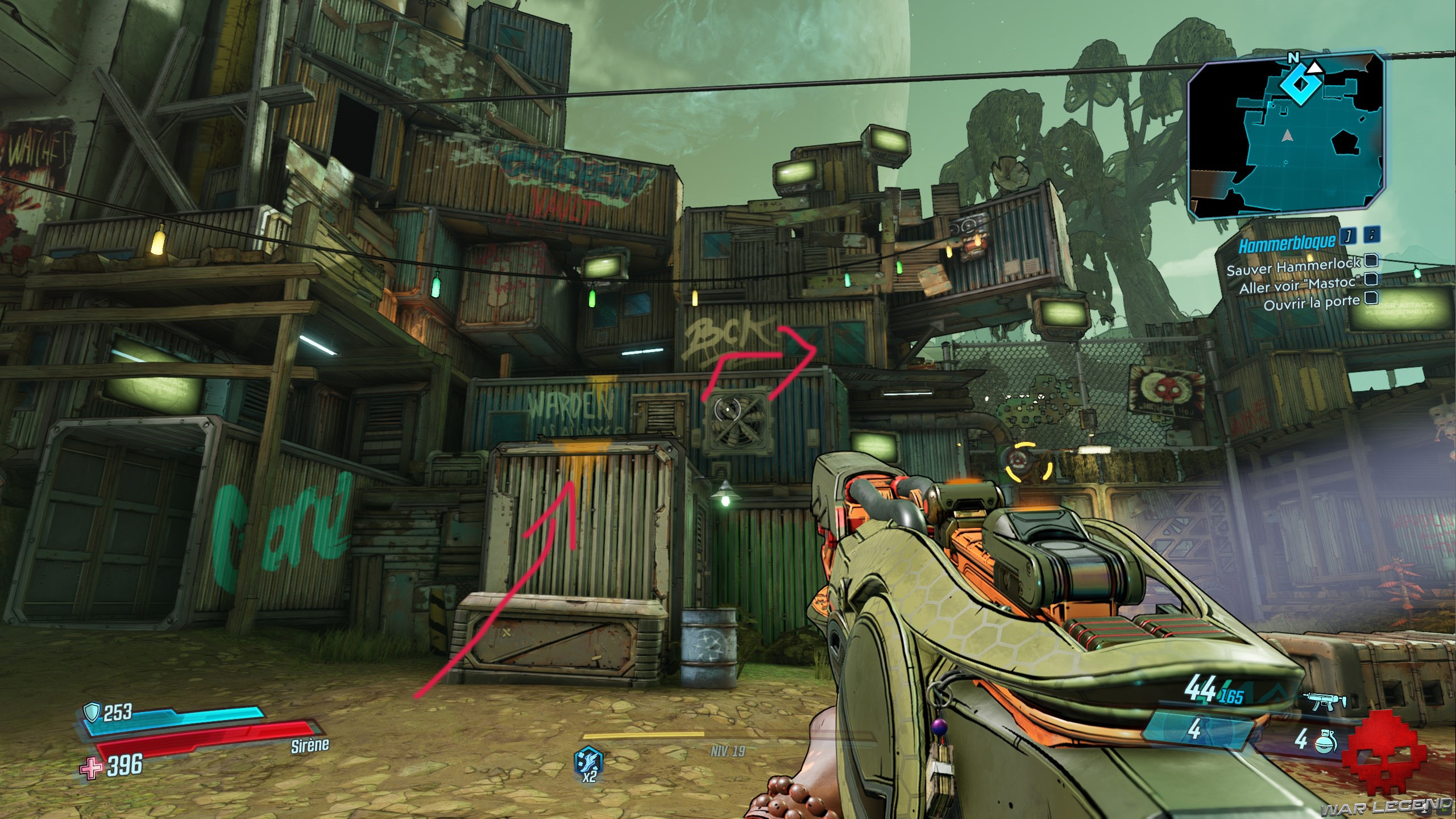The image size is (1456, 819).
Task: Tick the Sauver Hammerlock objective checkbox
Action: (1371, 260)
